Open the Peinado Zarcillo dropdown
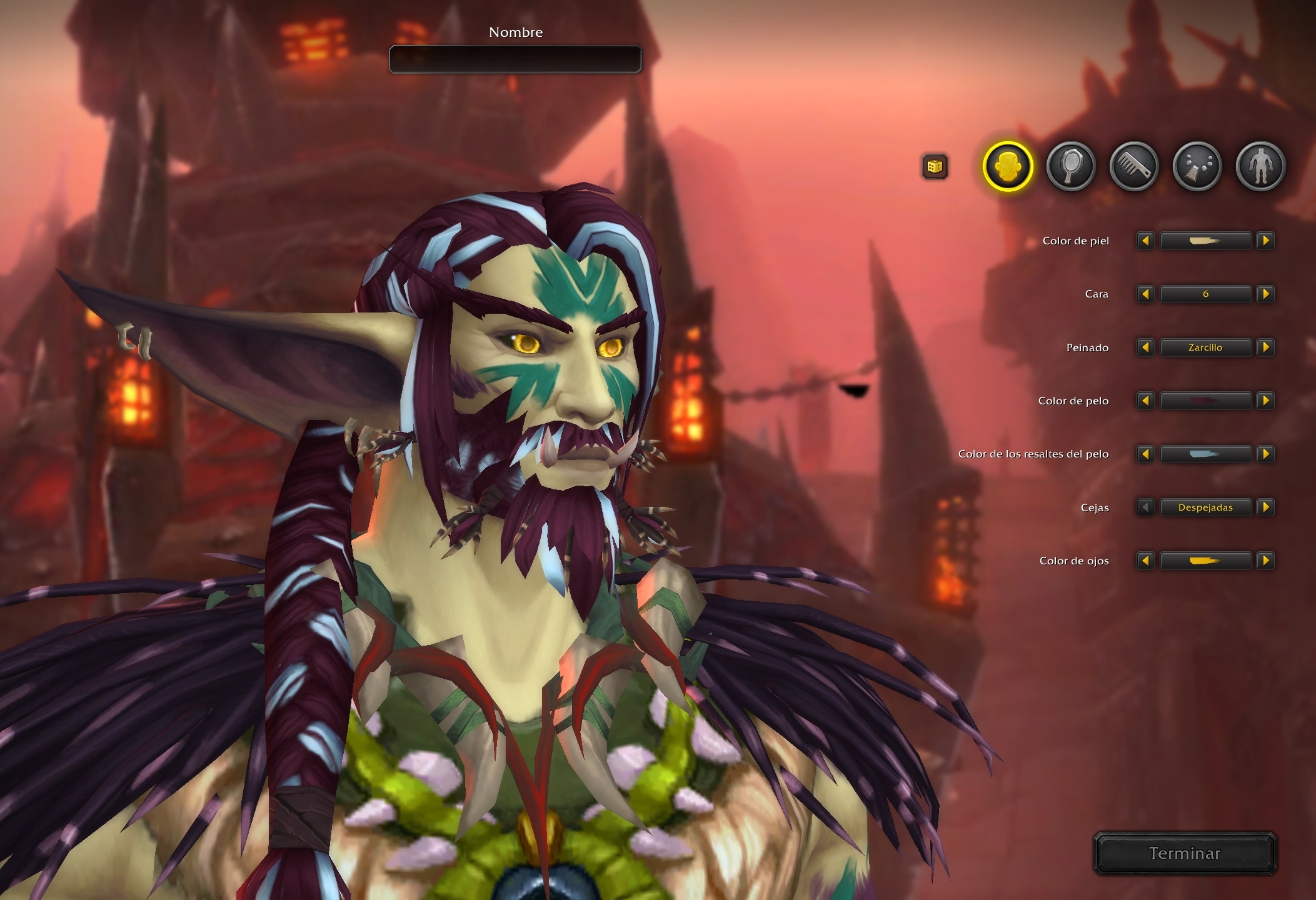The image size is (1316, 900). [x=1205, y=347]
